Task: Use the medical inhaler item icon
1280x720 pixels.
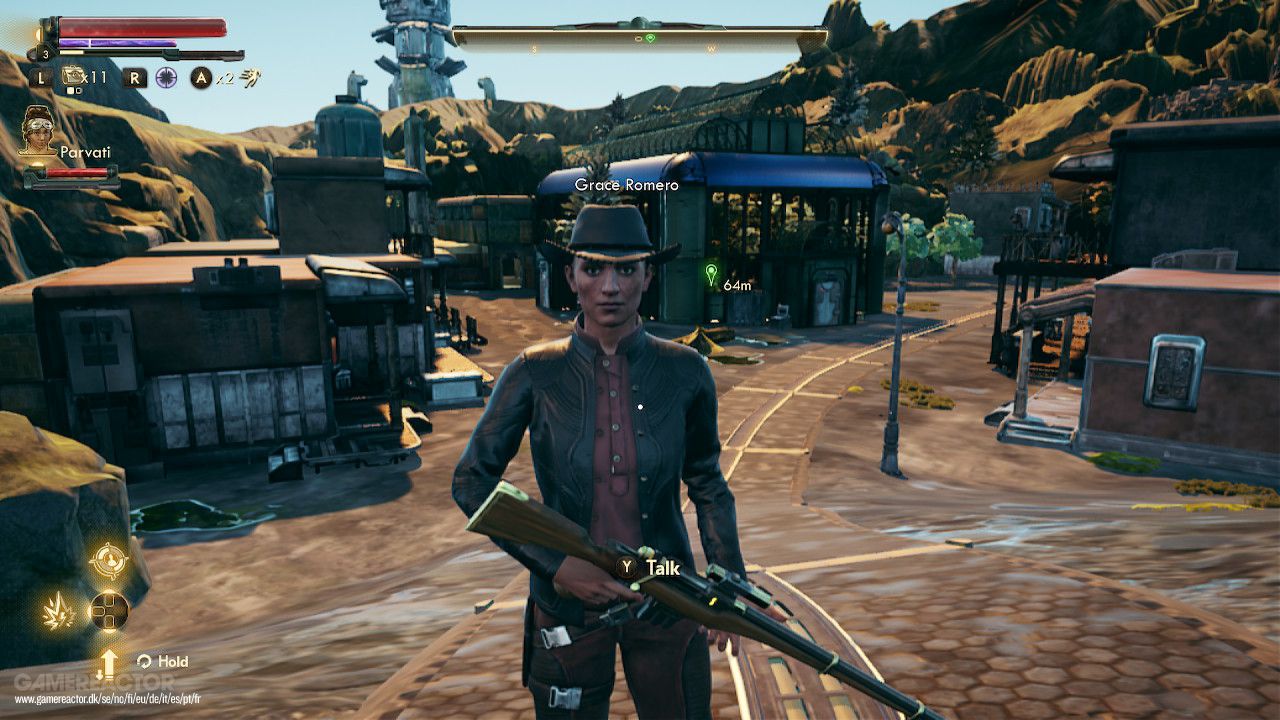Action: 73,76
